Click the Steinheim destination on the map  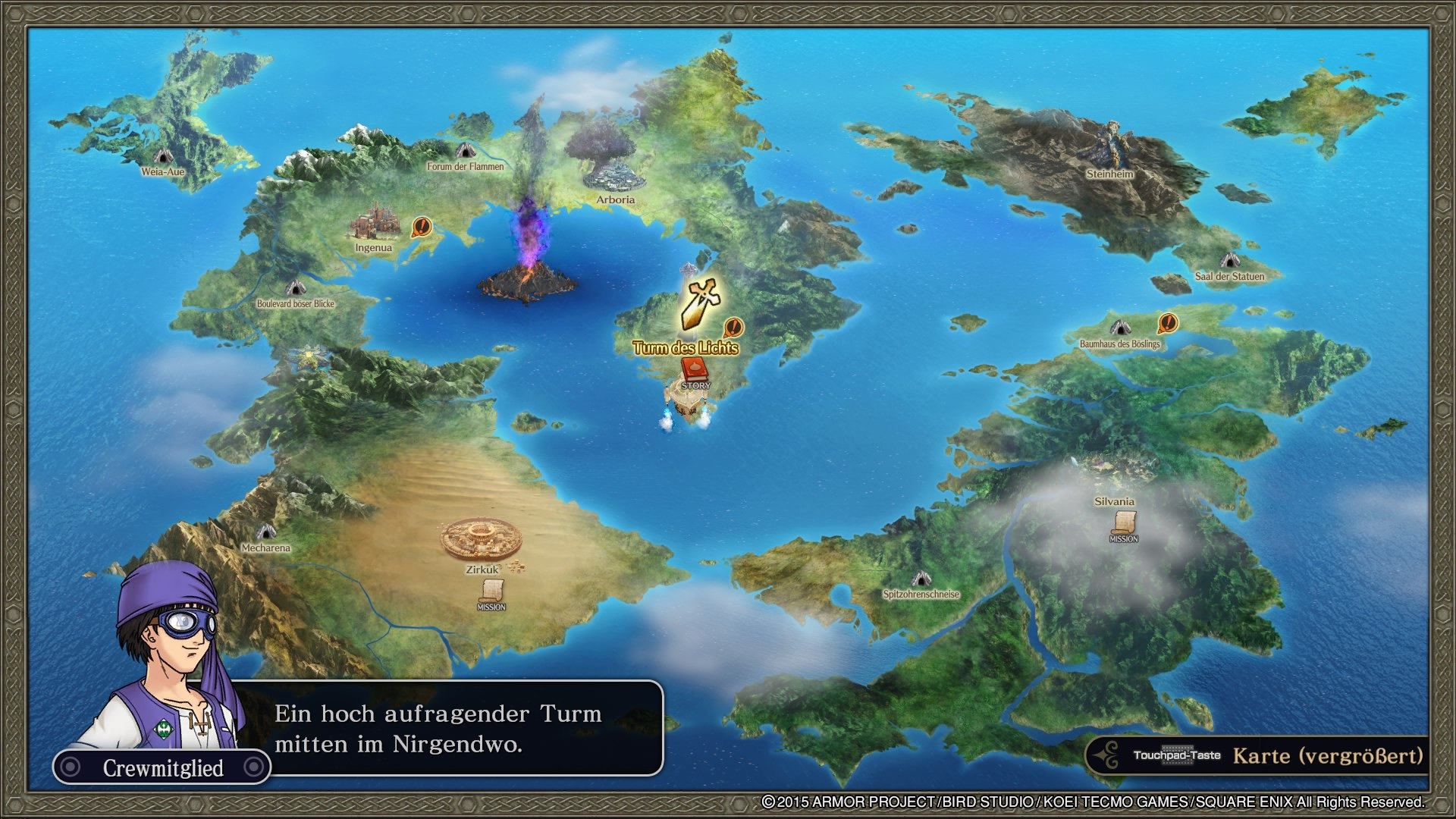coord(1111,173)
